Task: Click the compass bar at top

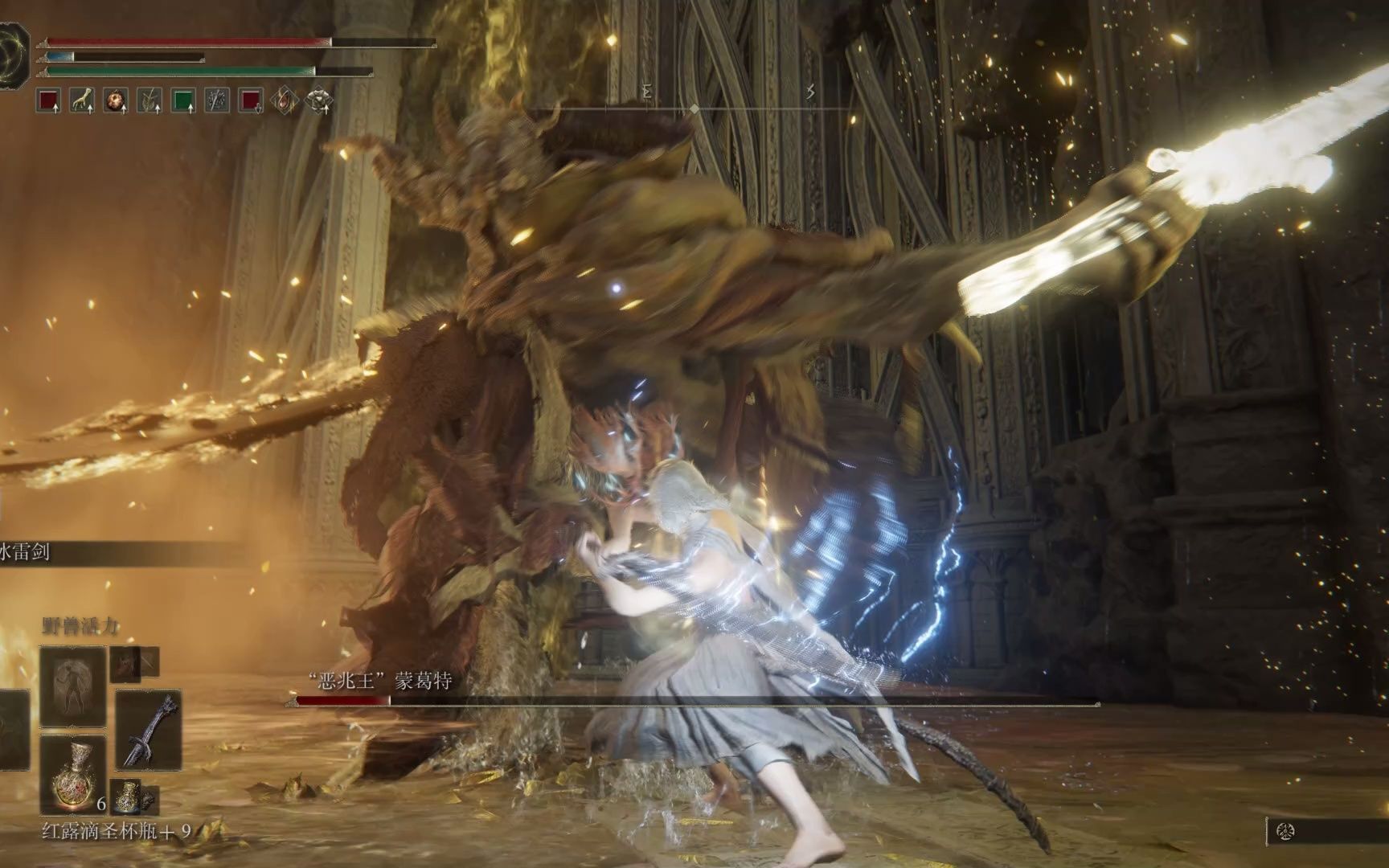Action: pyautogui.click(x=694, y=108)
